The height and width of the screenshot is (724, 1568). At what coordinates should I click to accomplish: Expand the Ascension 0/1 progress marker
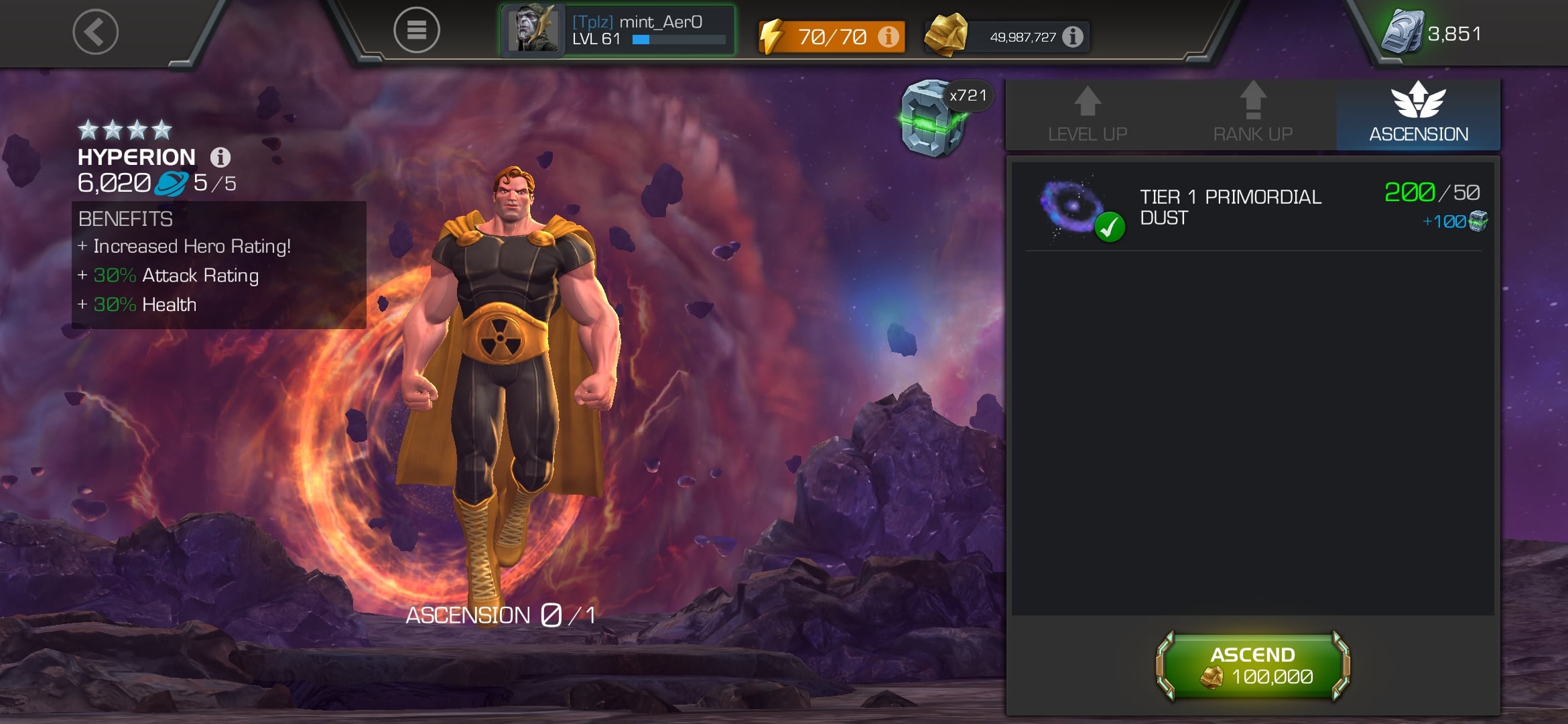[501, 616]
